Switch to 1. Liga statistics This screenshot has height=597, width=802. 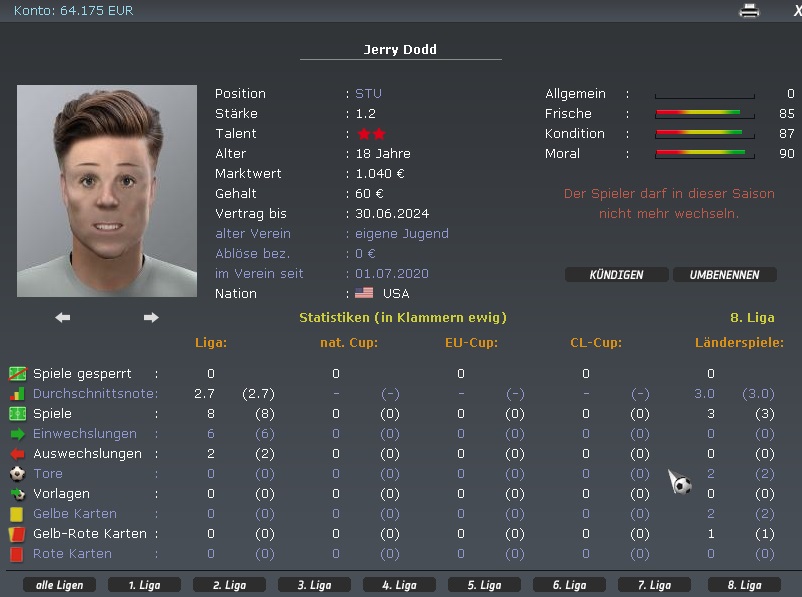(143, 585)
